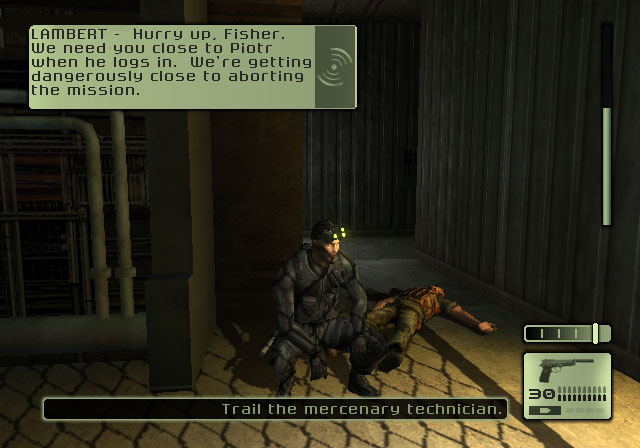Viewport: 640px width, 448px height.
Task: Select the pistol weapon icon
Action: click(x=566, y=371)
